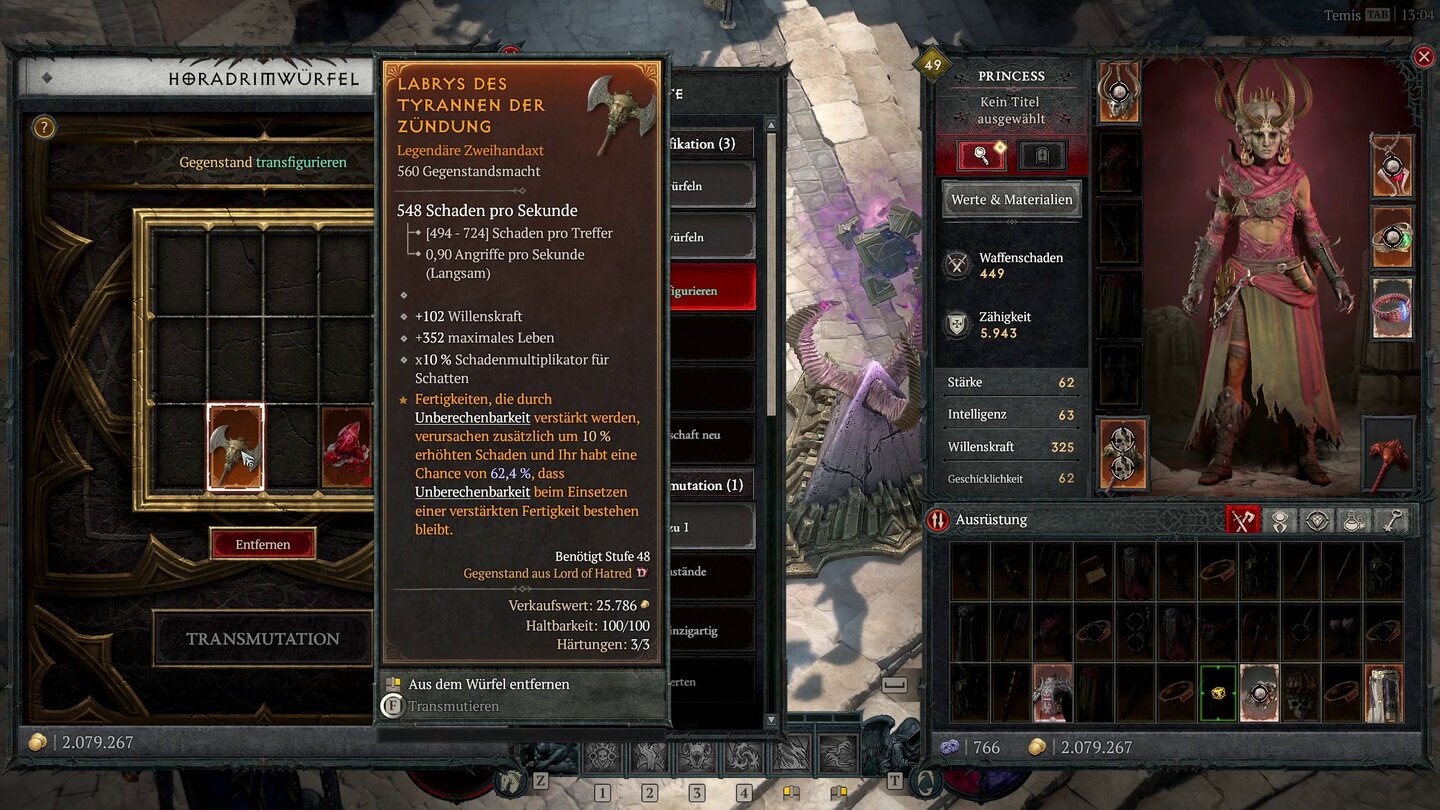Click the Entfernen button below the cube grid
This screenshot has height=810, width=1440.
tap(262, 543)
